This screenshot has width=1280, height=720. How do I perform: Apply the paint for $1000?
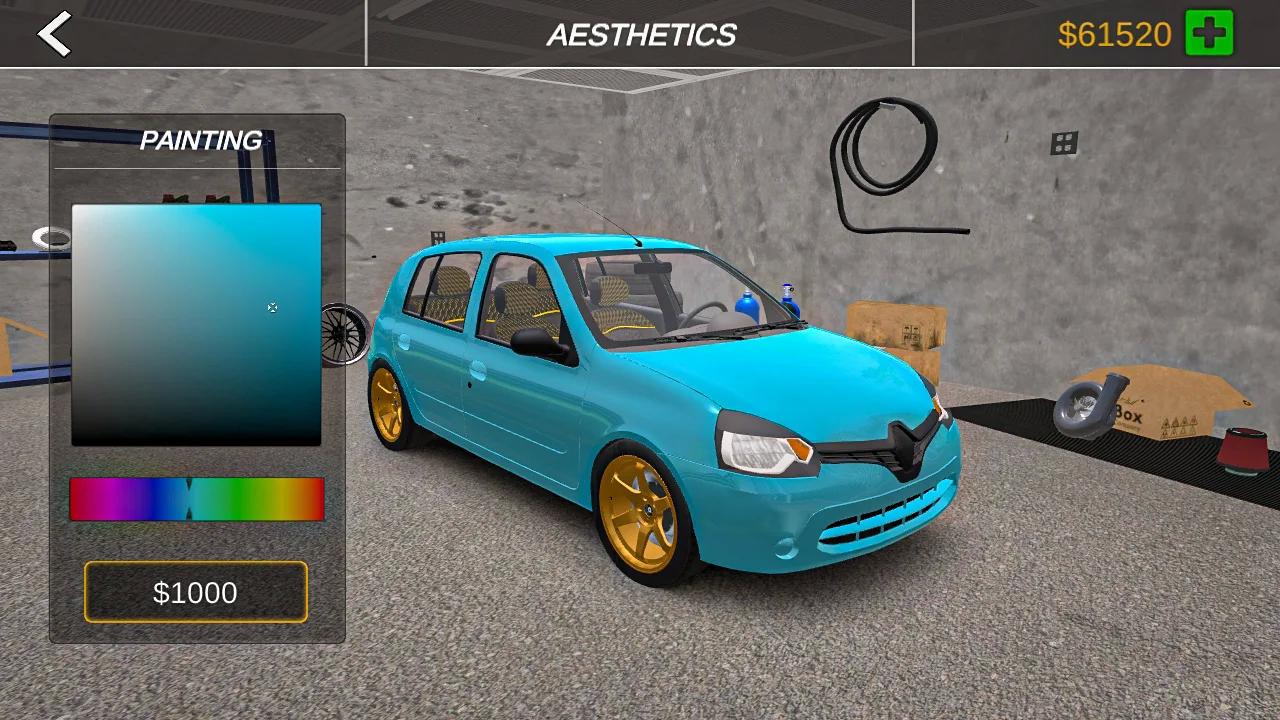point(196,592)
